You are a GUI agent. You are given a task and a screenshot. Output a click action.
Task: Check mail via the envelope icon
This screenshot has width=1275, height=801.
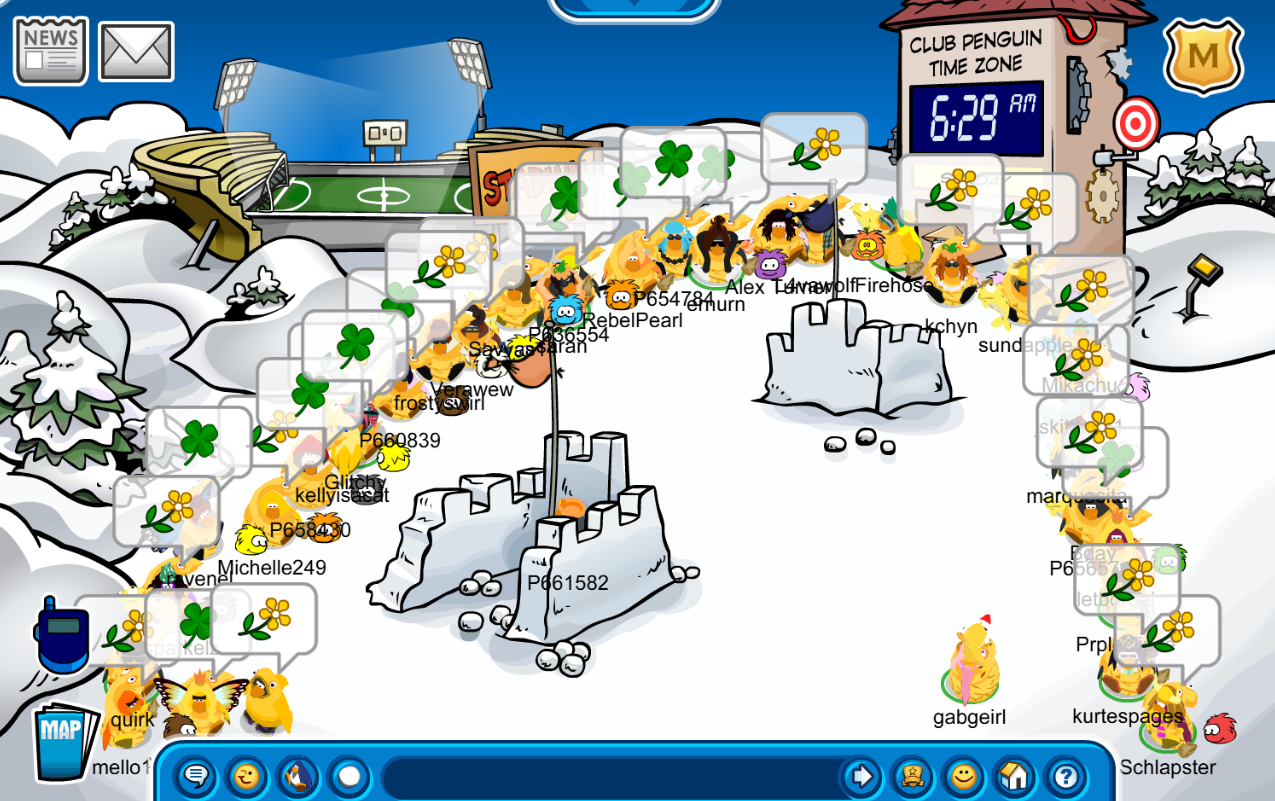[136, 52]
